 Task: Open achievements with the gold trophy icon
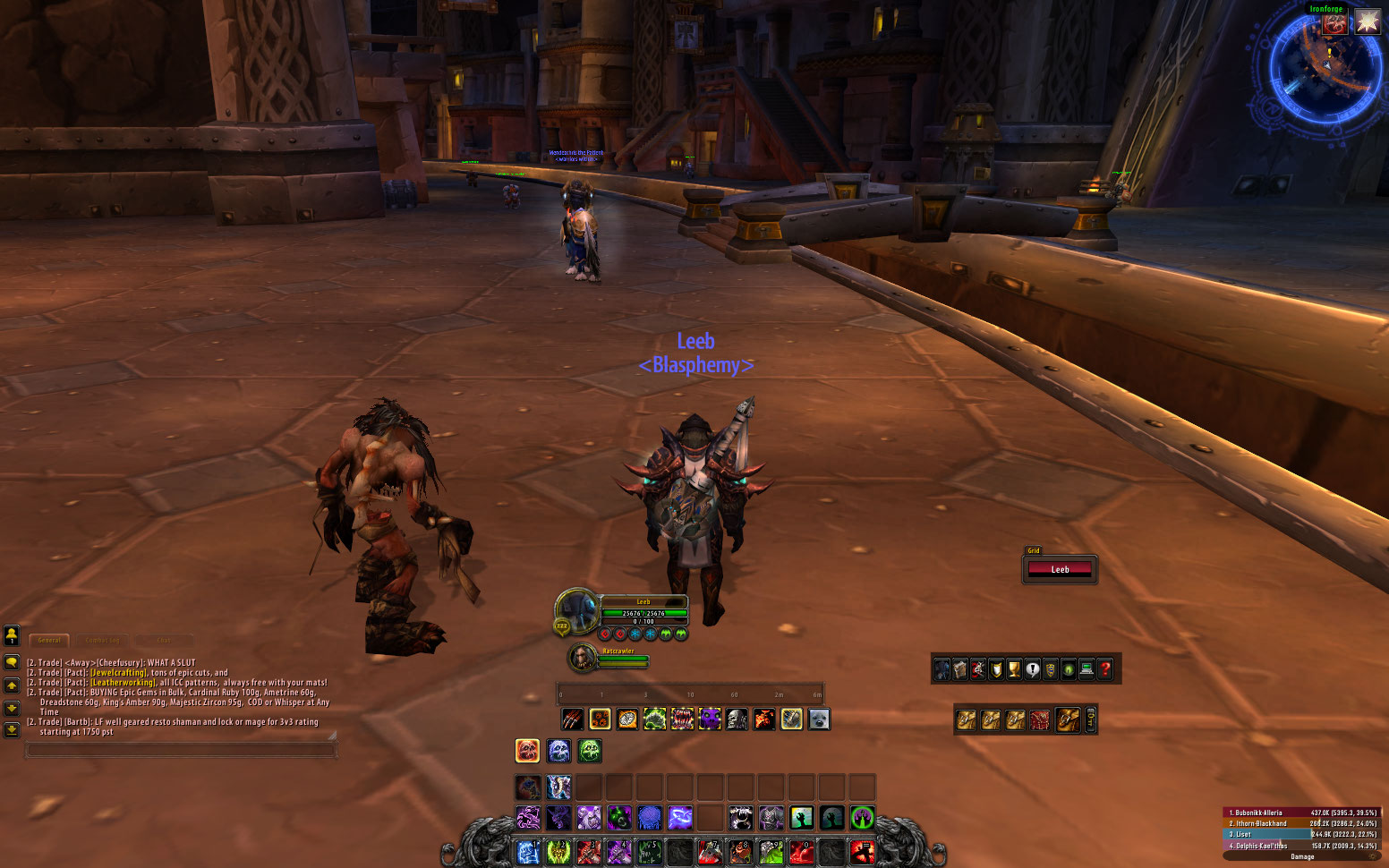pos(1014,669)
